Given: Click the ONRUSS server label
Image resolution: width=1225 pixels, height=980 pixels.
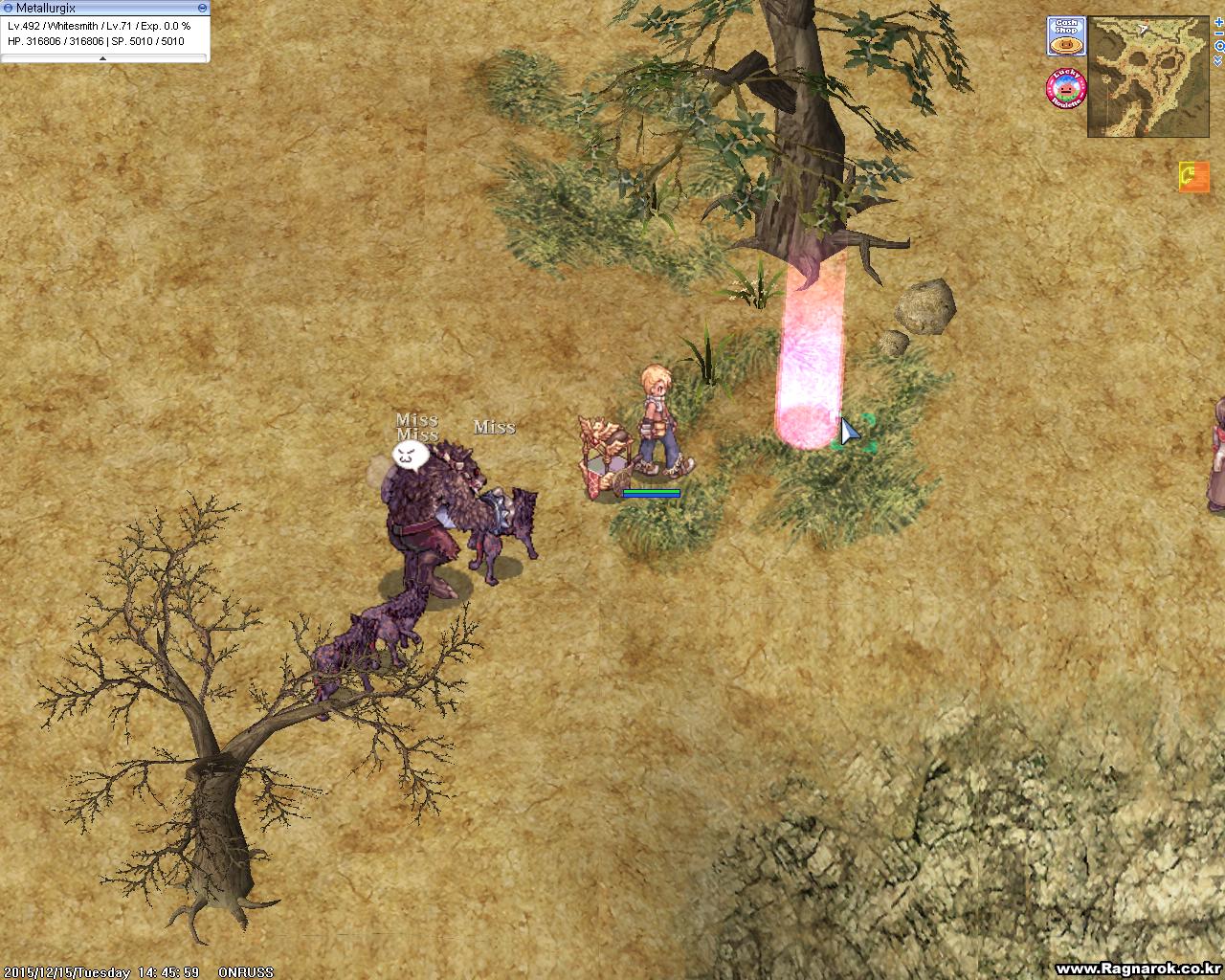Looking at the screenshot, I should [248, 969].
